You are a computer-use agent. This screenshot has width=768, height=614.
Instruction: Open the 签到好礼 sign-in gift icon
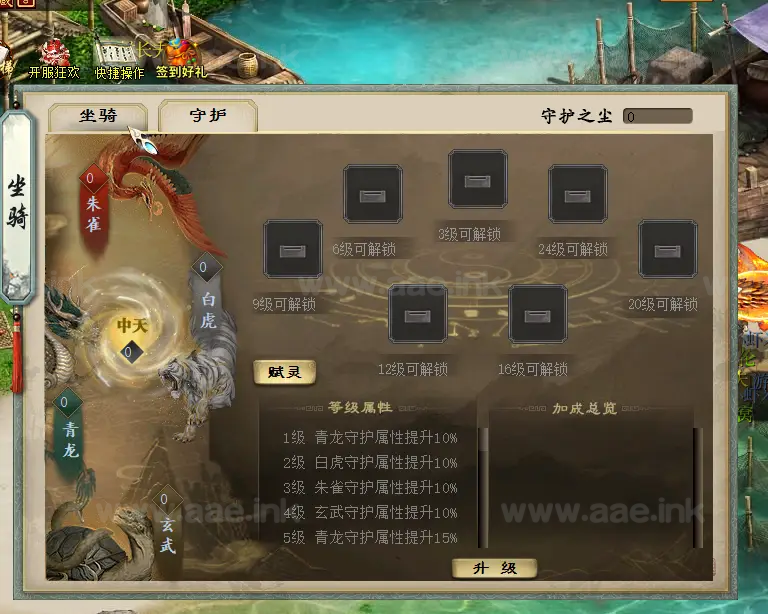coord(181,57)
